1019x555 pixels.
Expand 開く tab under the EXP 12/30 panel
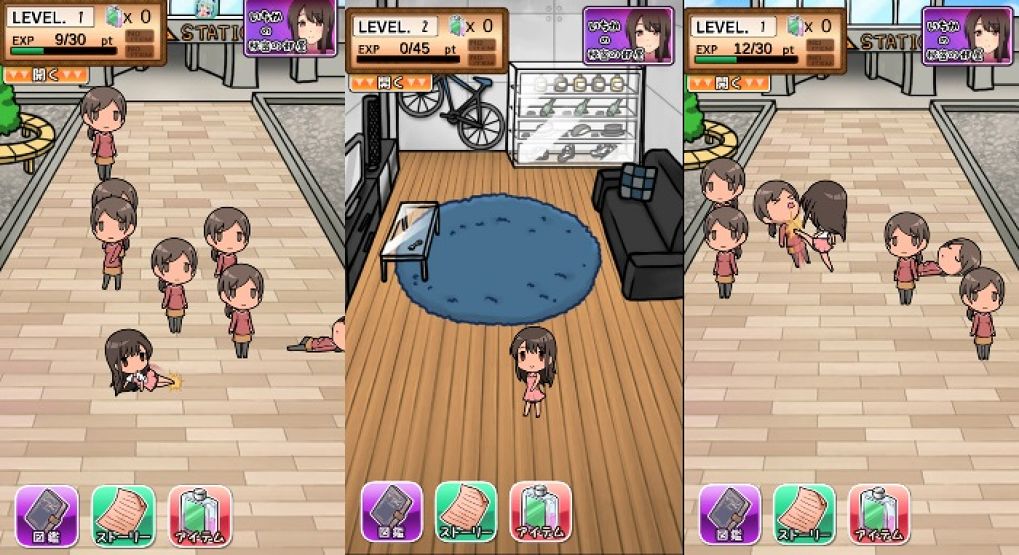point(728,82)
